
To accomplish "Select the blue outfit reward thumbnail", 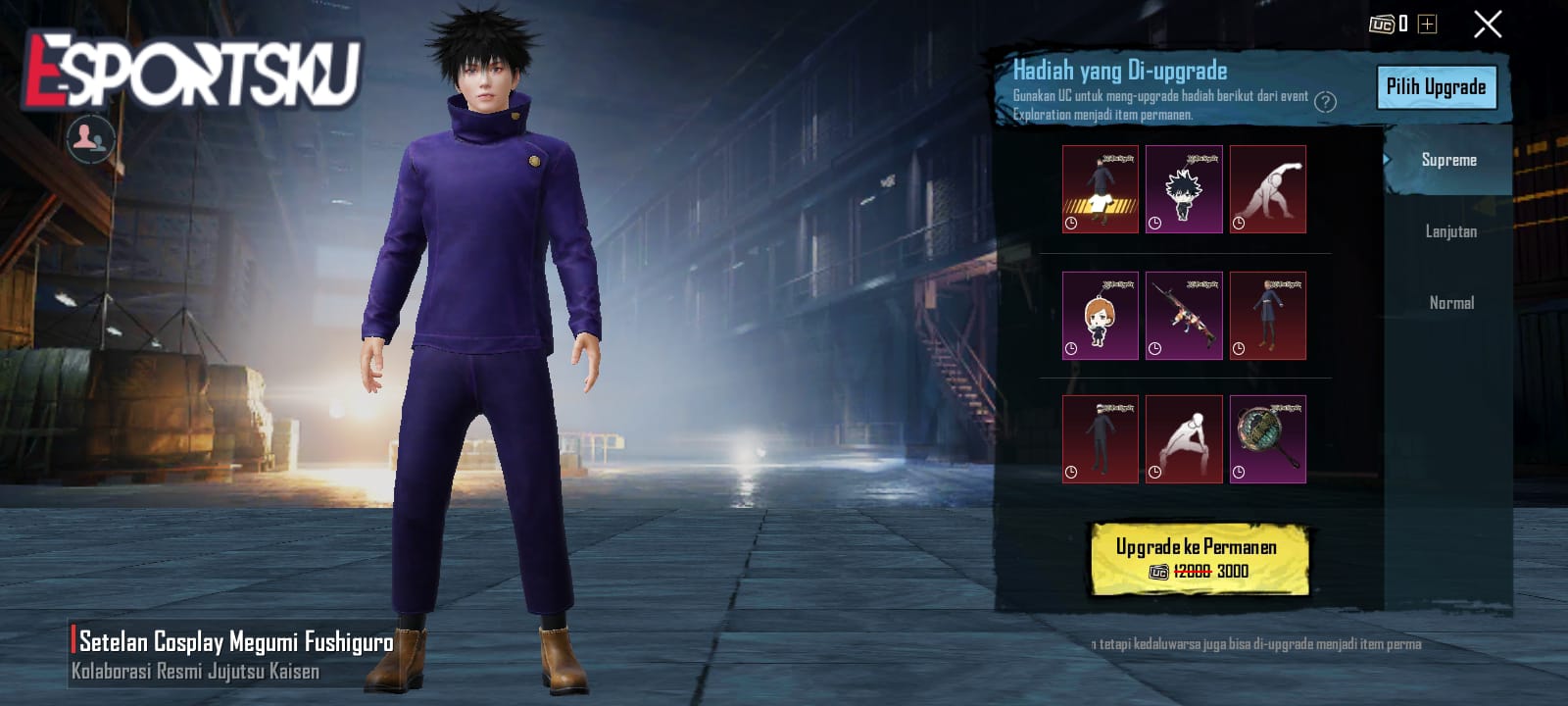I will [1269, 314].
